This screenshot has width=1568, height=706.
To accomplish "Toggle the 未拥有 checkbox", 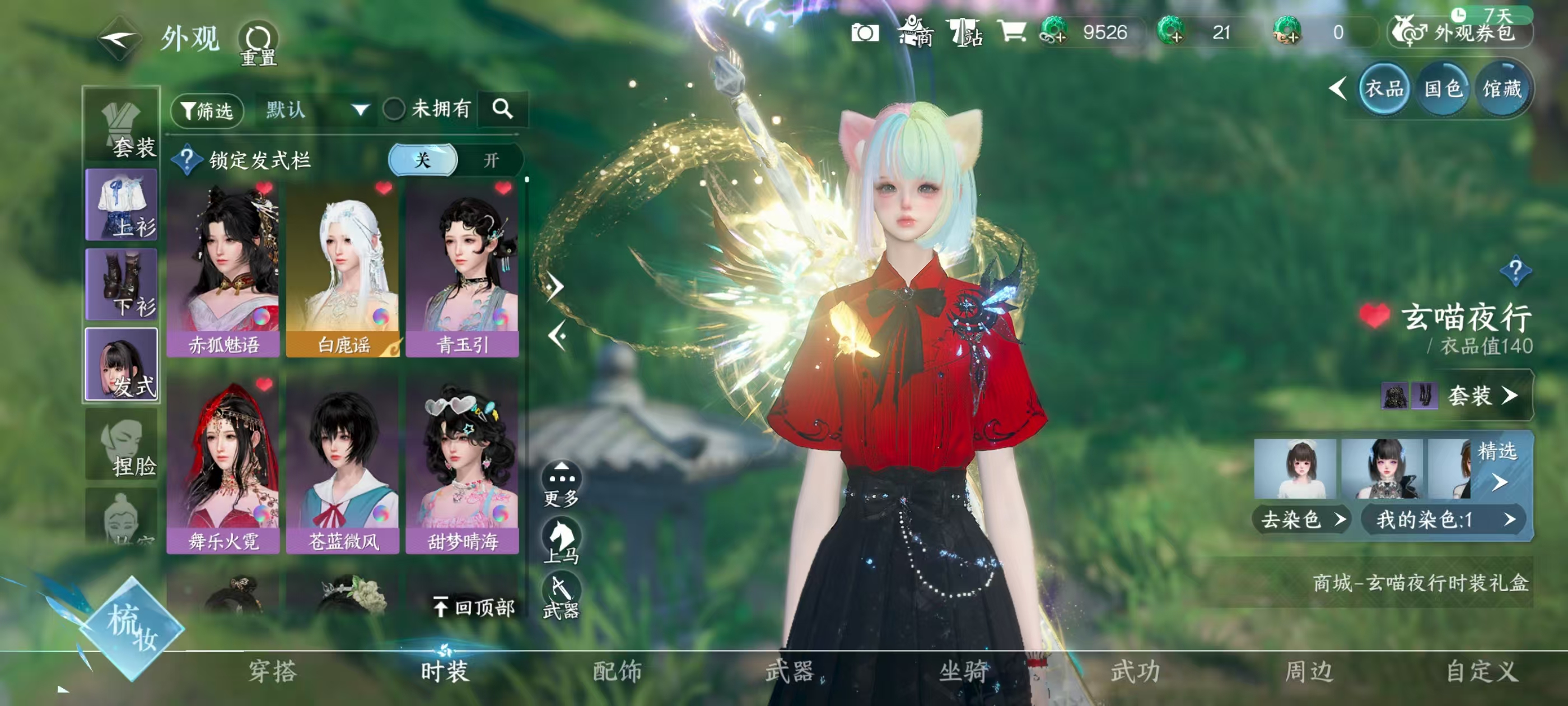I will pyautogui.click(x=394, y=110).
